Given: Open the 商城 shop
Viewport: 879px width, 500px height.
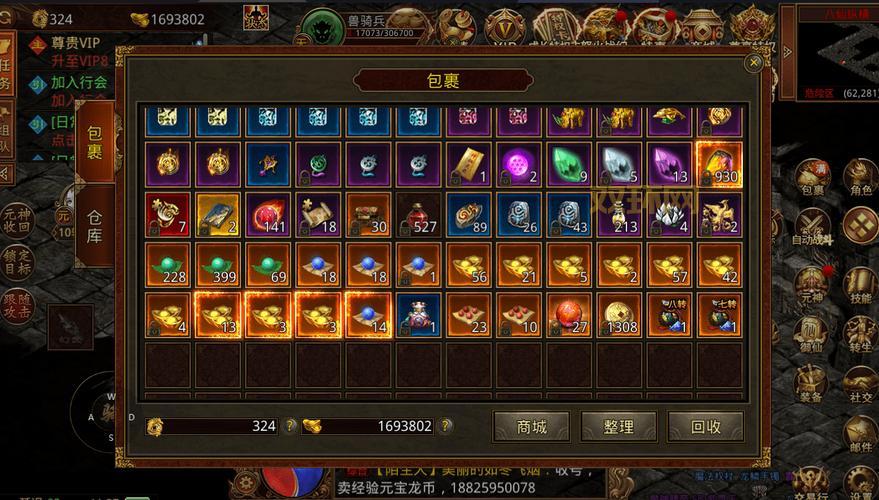Looking at the screenshot, I should 531,427.
